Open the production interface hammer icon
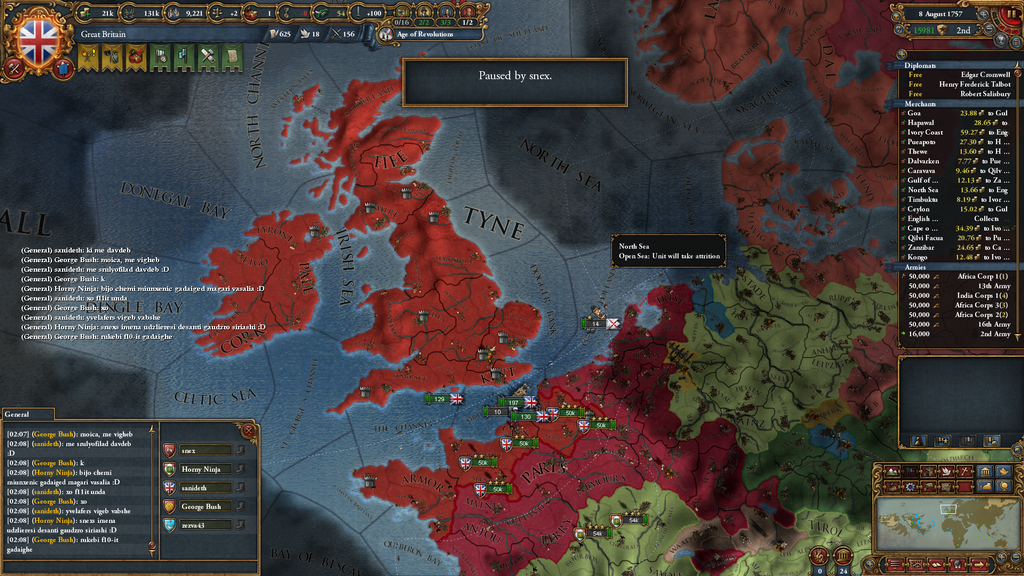Viewport: 1024px width, 576px height. click(x=208, y=59)
